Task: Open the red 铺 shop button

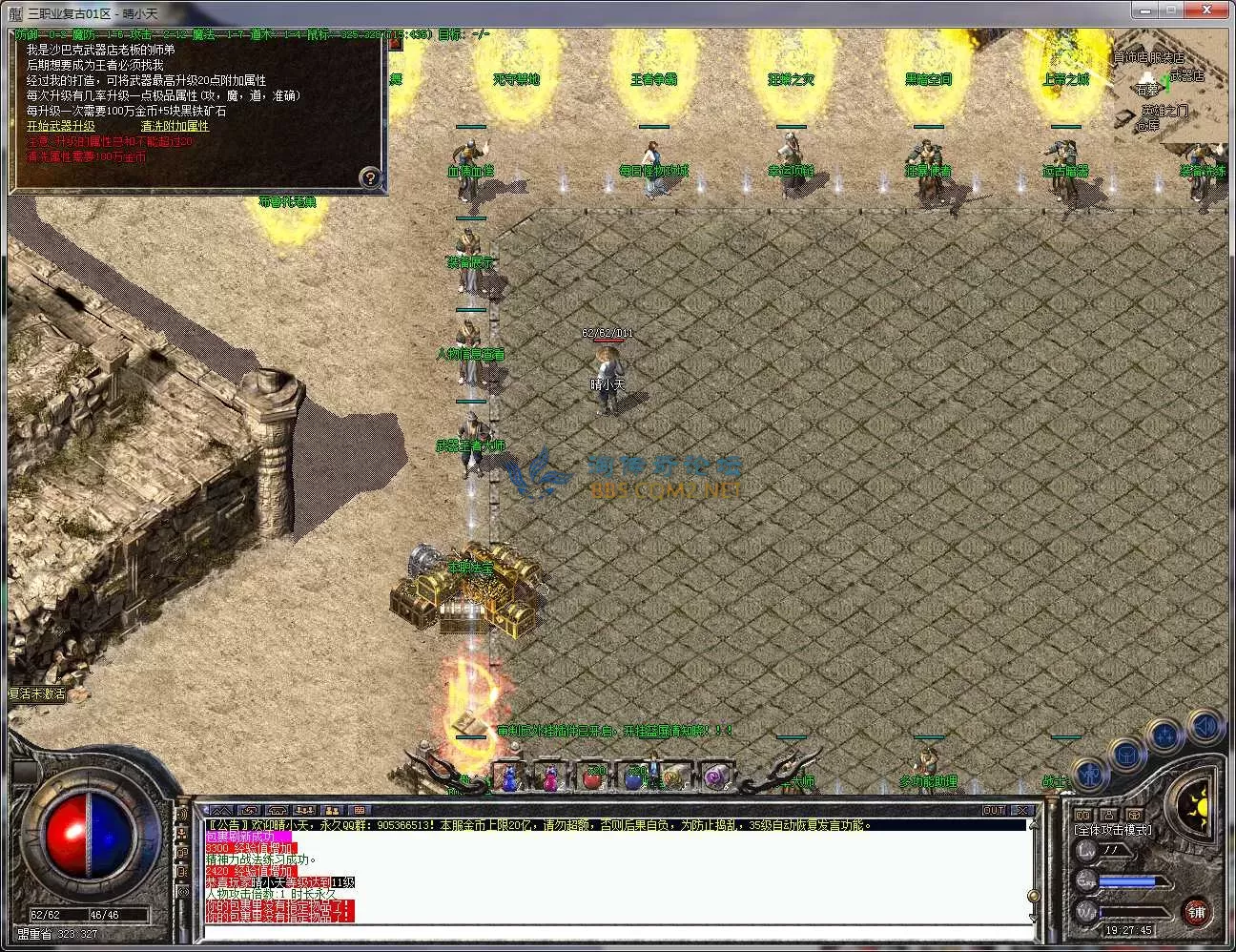Action: click(x=1197, y=912)
